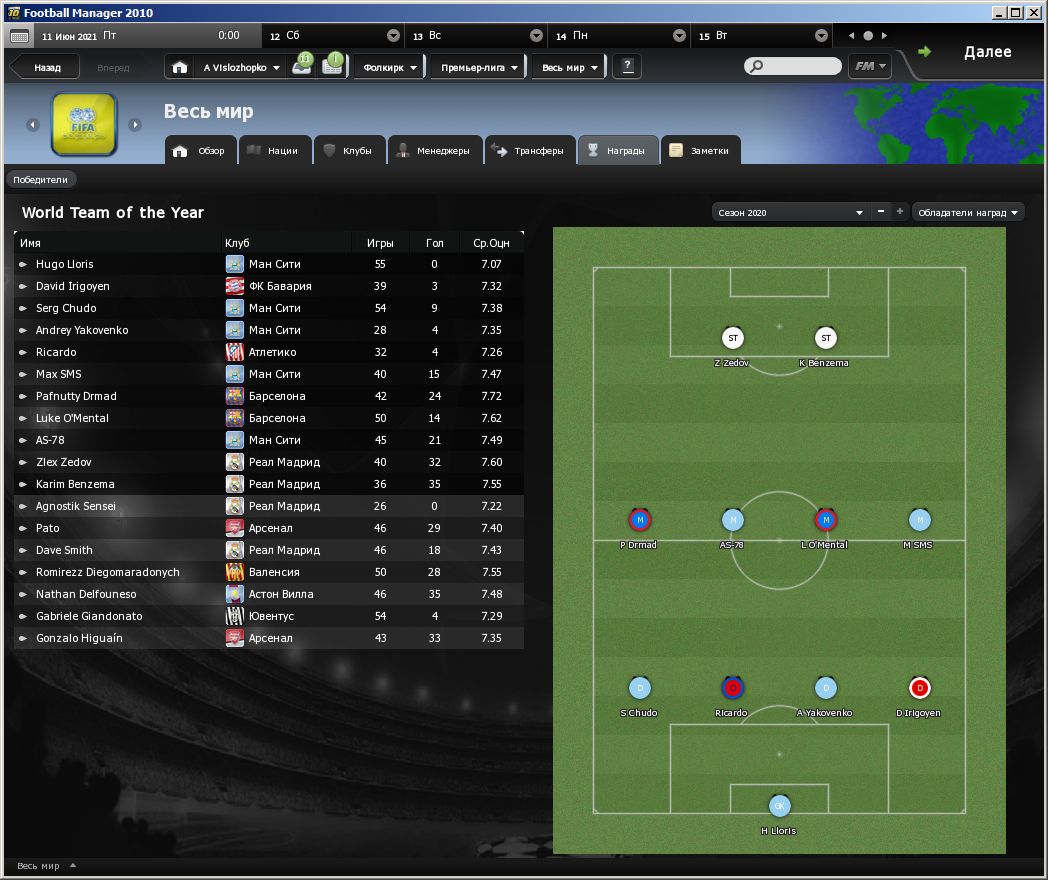The image size is (1048, 880).
Task: Sort the table by Гол column
Action: click(434, 243)
